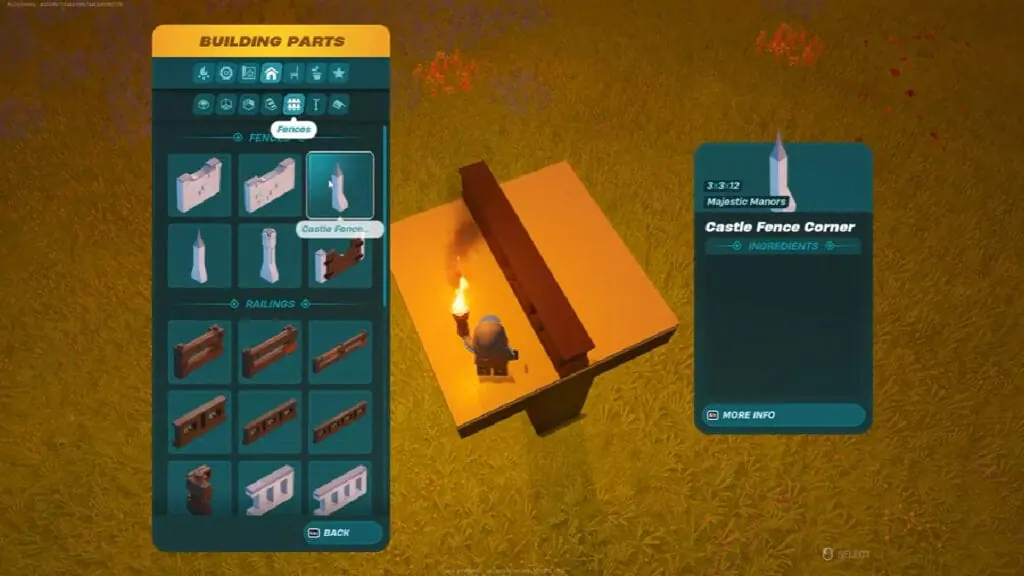Select the potted plant category tab
The width and height of the screenshot is (1024, 576).
pyautogui.click(x=316, y=73)
